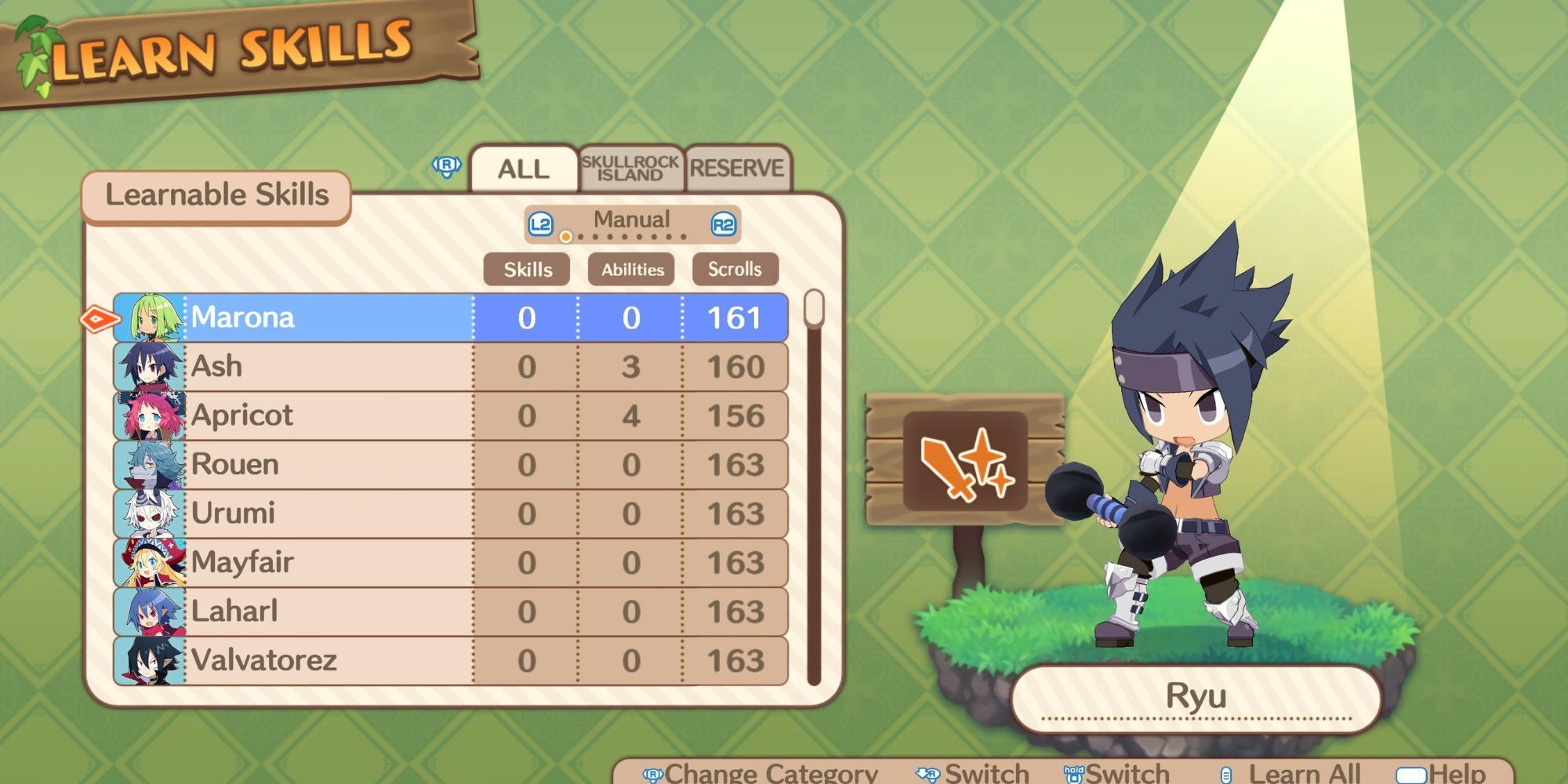Viewport: 1568px width, 784px height.
Task: Click the Abilities column header
Action: [x=632, y=270]
